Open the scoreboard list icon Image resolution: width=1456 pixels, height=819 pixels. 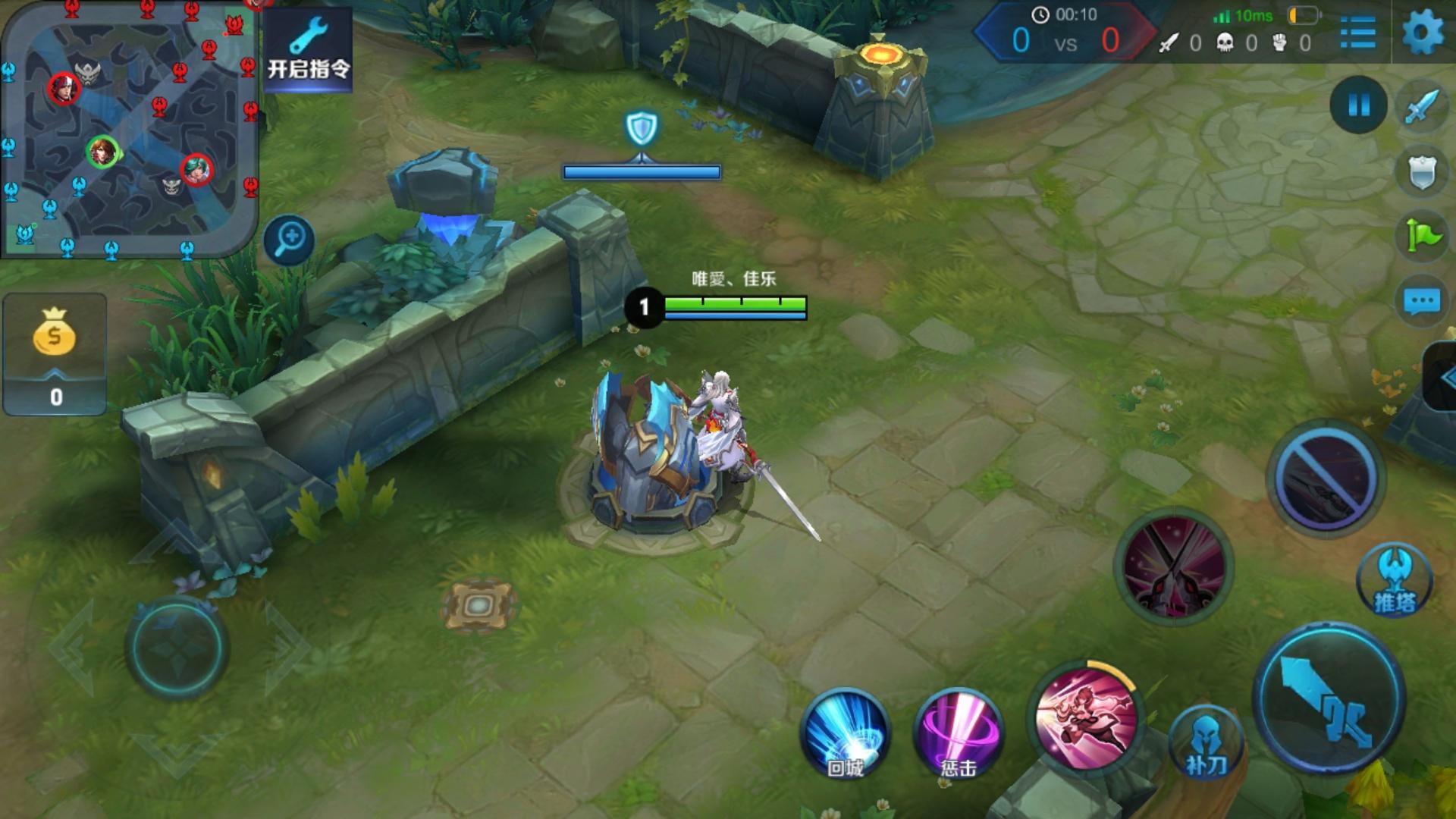tap(1357, 33)
